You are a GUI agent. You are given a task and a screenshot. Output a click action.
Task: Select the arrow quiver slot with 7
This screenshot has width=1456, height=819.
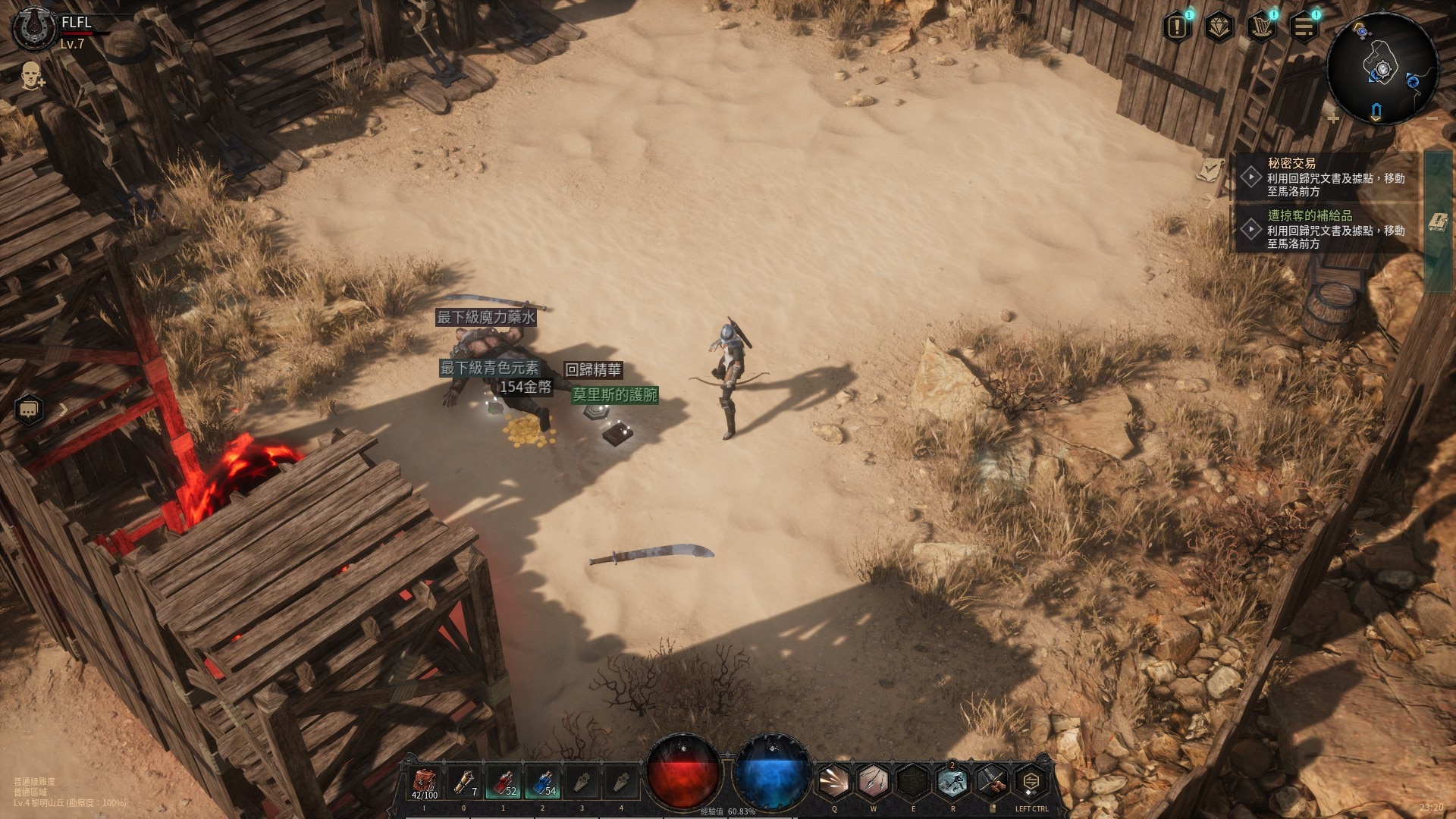pos(463,783)
